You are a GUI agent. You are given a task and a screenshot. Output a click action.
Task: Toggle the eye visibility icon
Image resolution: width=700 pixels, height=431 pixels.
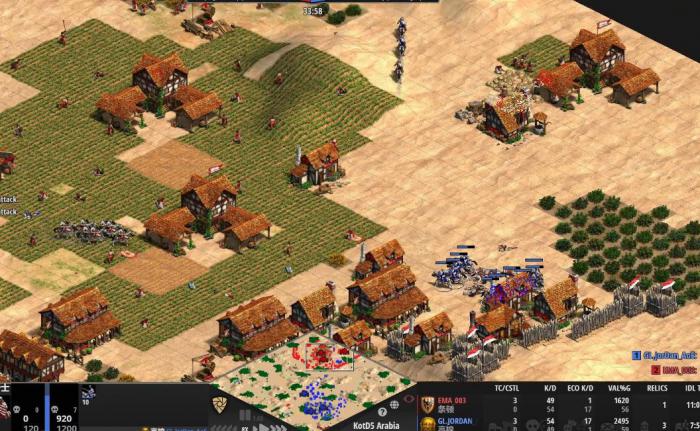(408, 399)
